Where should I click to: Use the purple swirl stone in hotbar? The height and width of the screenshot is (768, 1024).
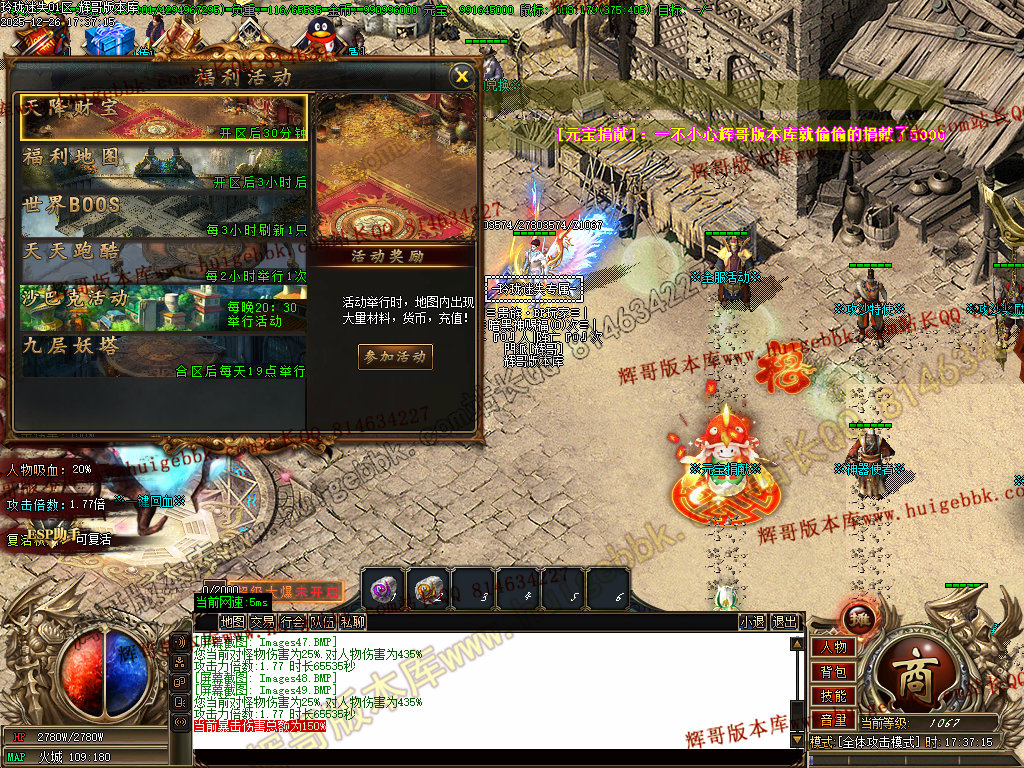(383, 588)
